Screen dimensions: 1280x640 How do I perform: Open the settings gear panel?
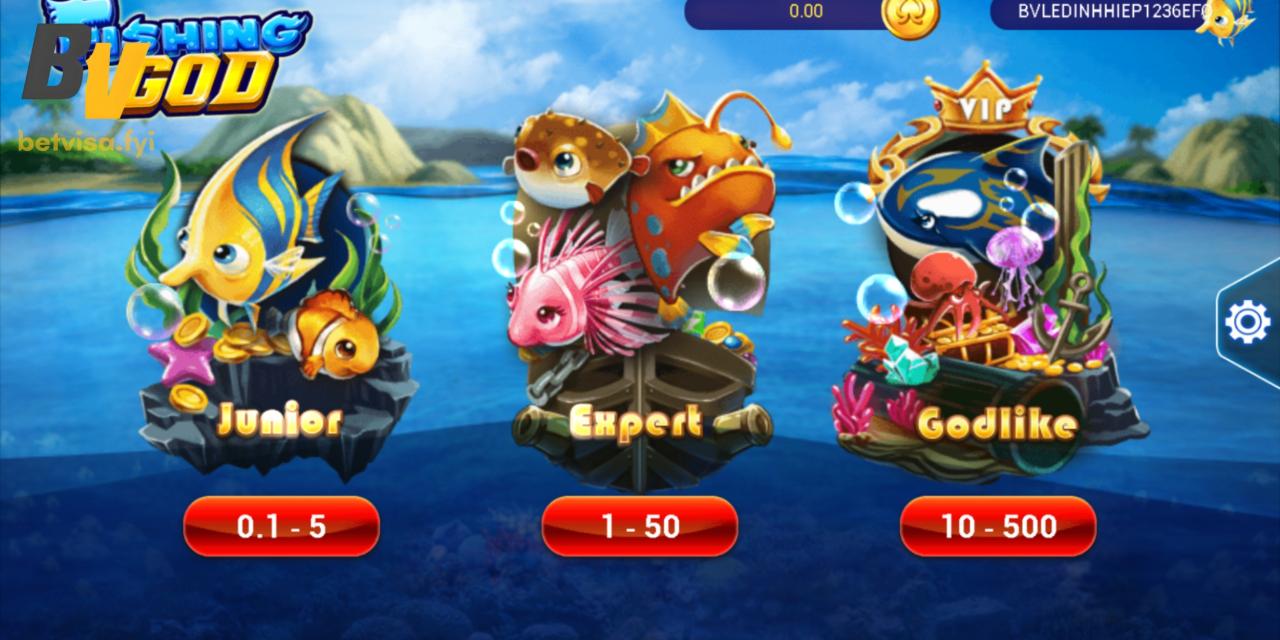point(1247,322)
